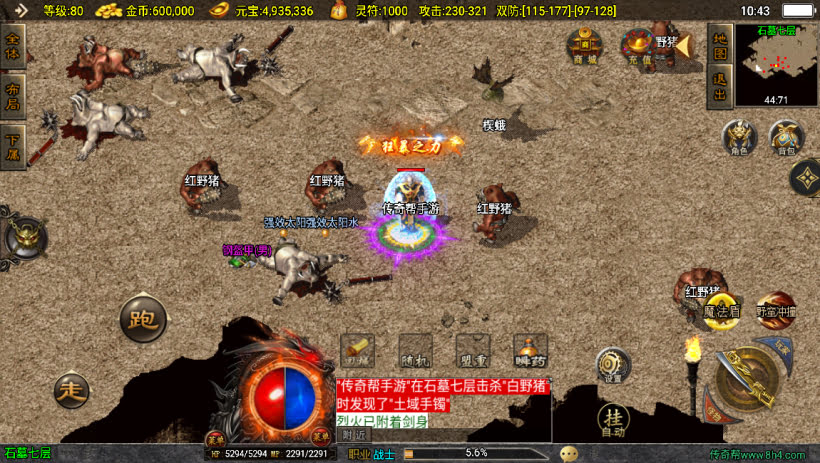The image size is (820, 463).
Task: Open the 充值 recharge icon
Action: click(x=636, y=46)
